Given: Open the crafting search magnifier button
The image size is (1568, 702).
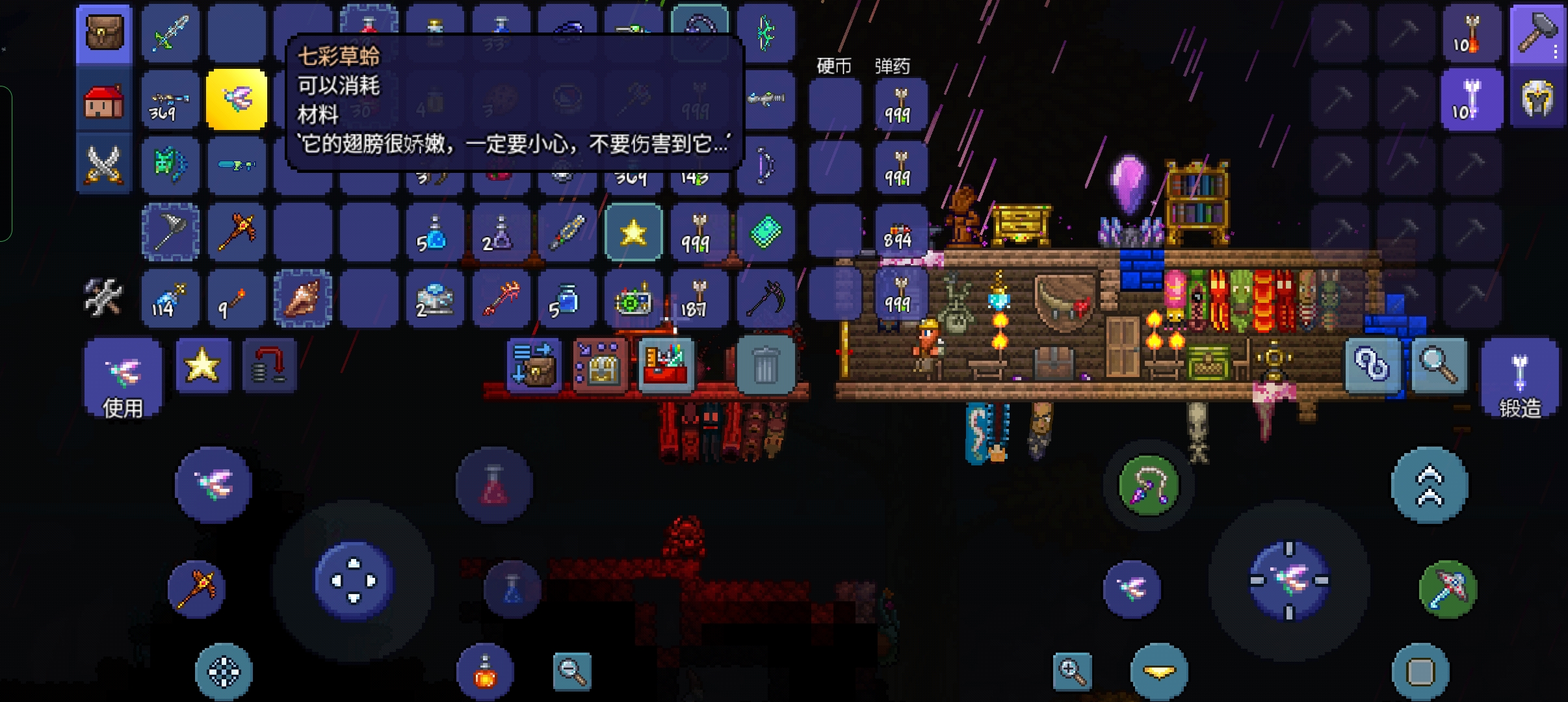Looking at the screenshot, I should 1437,365.
